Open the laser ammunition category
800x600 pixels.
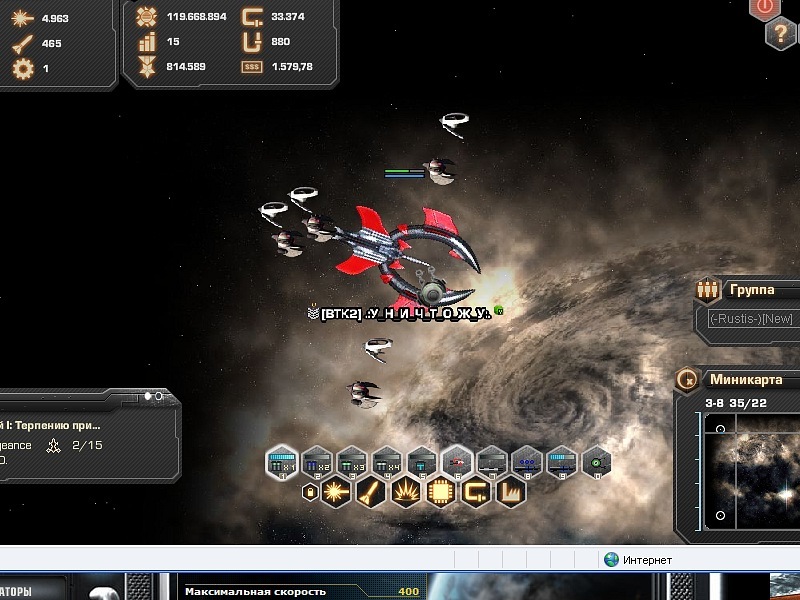click(335, 492)
